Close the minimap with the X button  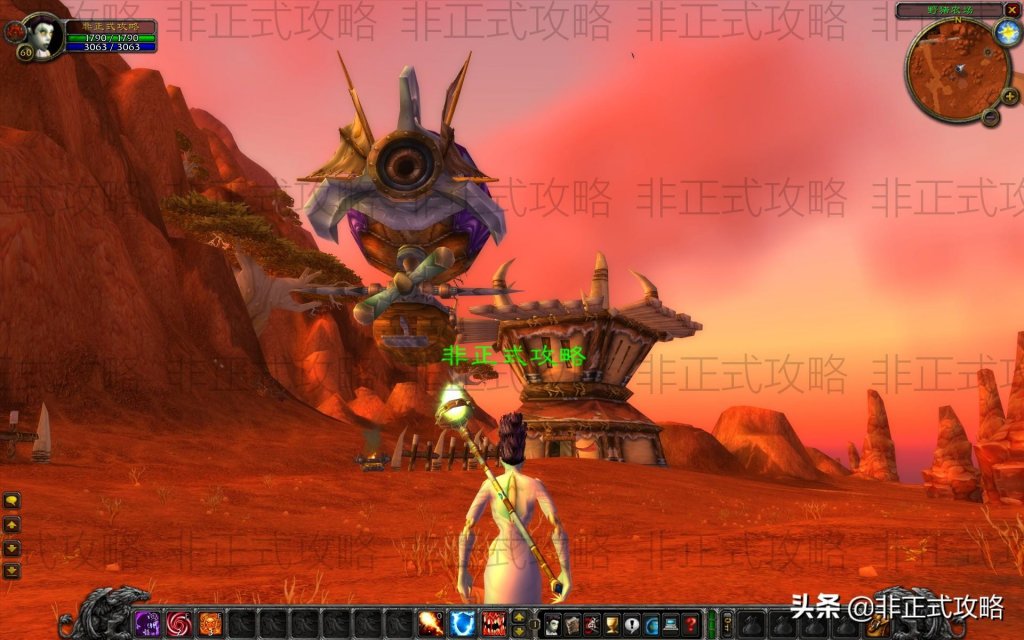[1011, 11]
